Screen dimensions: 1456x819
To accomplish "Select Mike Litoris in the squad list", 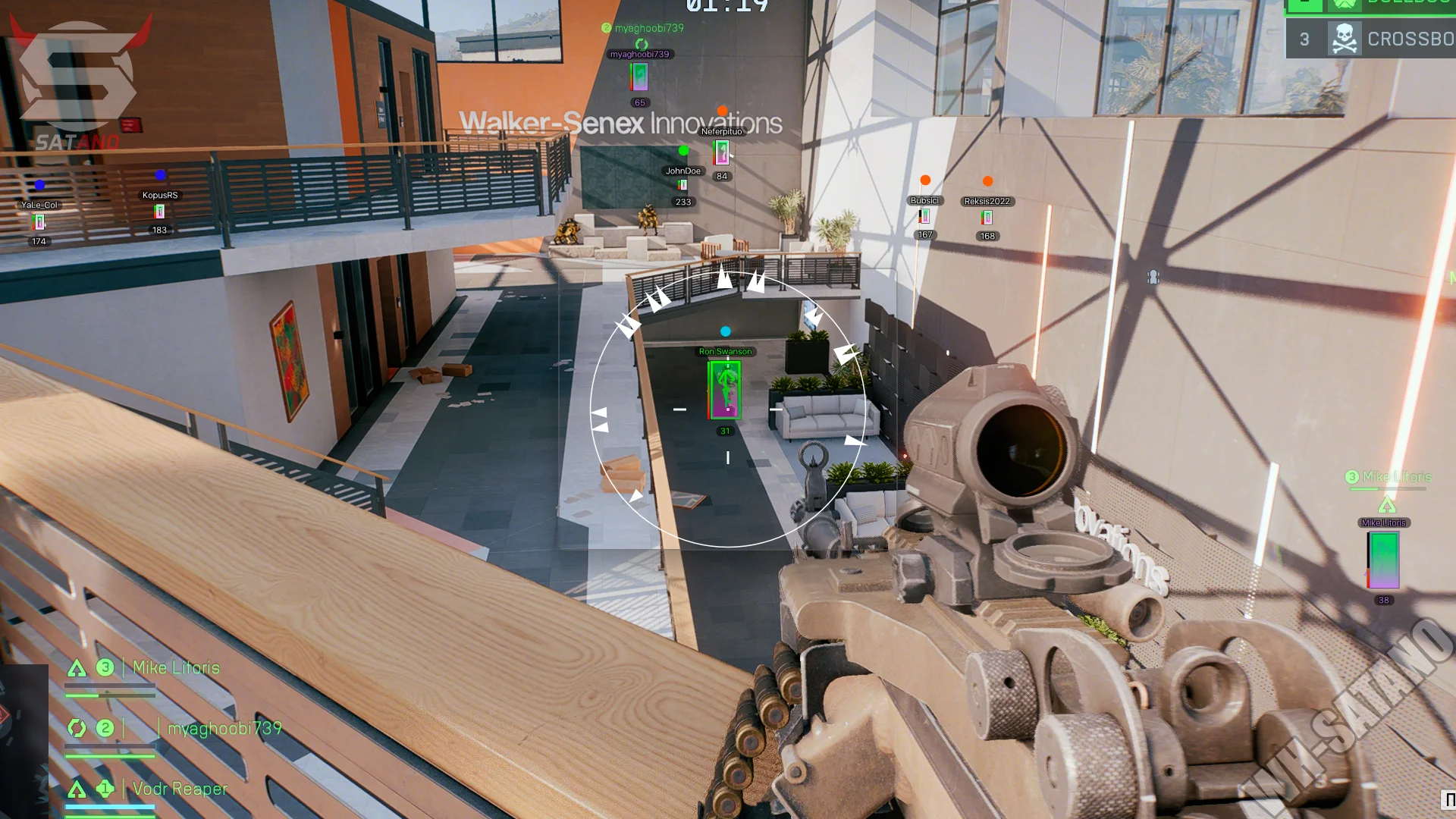I will [176, 668].
